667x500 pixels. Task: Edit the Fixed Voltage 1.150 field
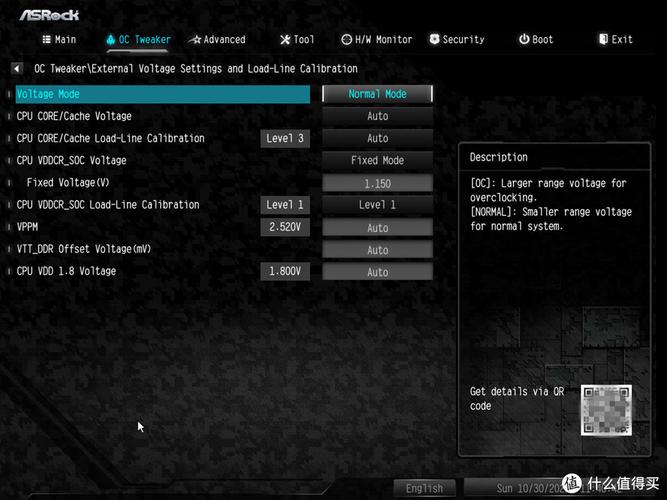pyautogui.click(x=377, y=183)
